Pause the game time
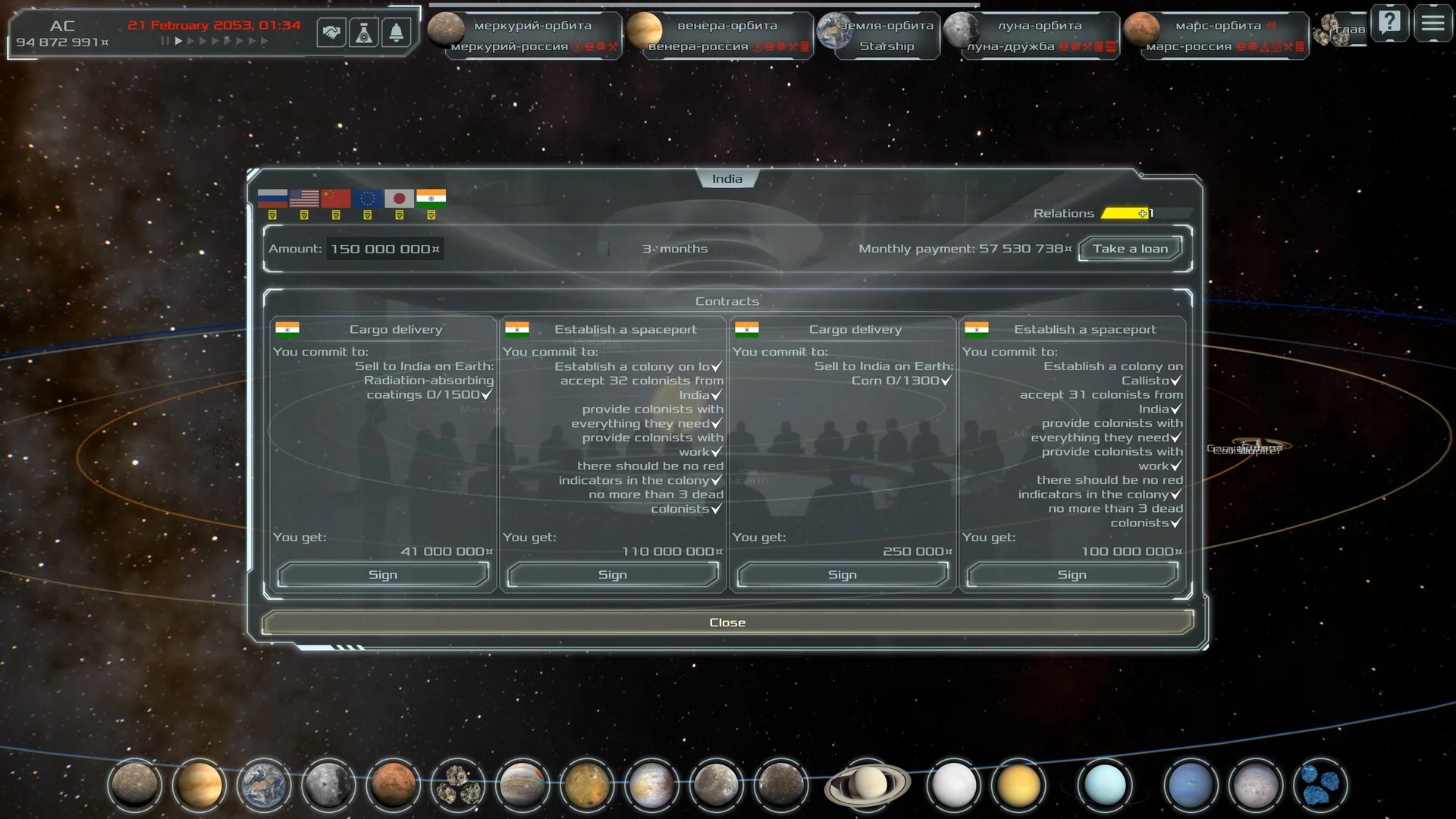The width and height of the screenshot is (1456, 819). tap(165, 41)
